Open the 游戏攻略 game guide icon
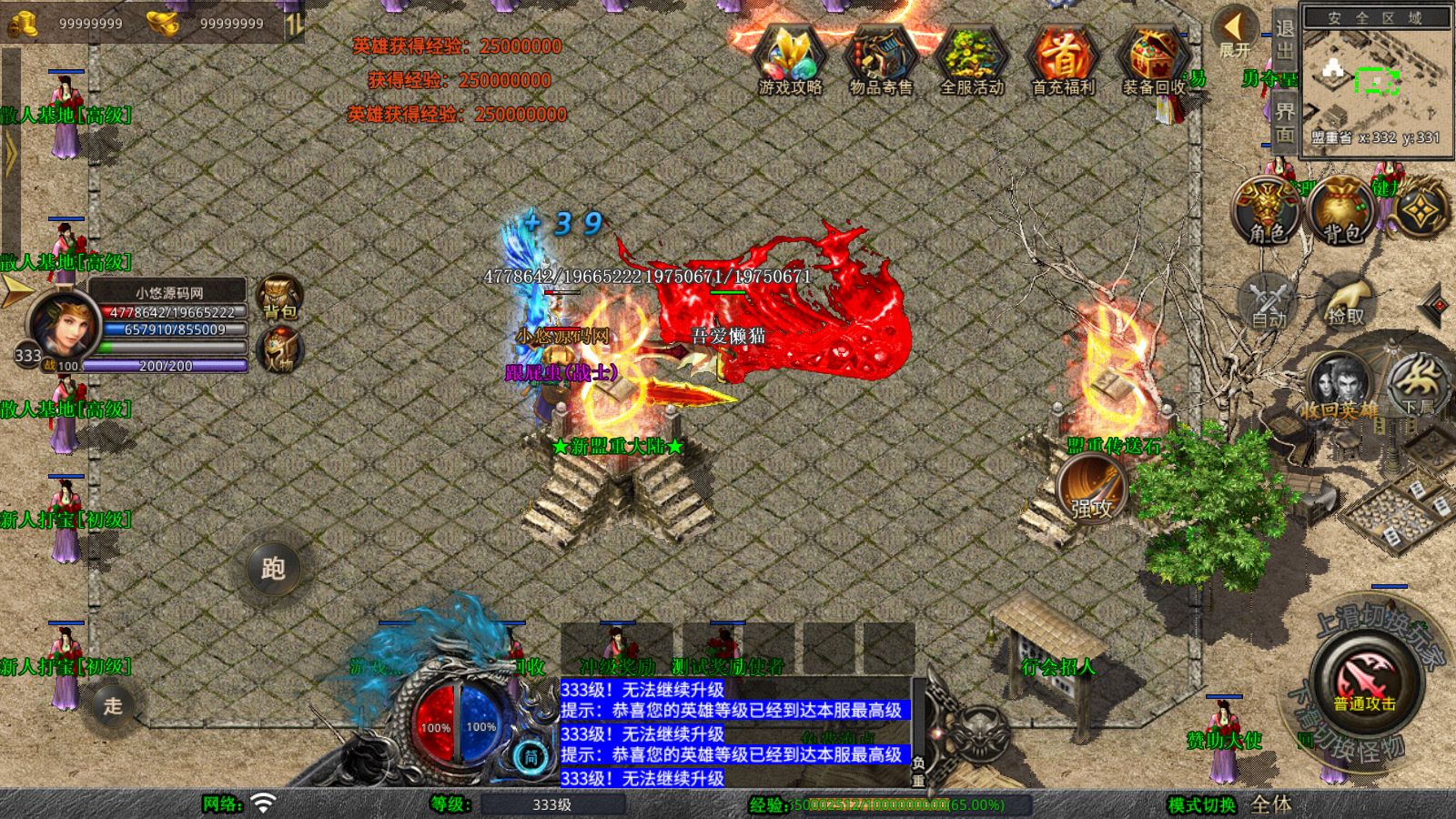 790,61
